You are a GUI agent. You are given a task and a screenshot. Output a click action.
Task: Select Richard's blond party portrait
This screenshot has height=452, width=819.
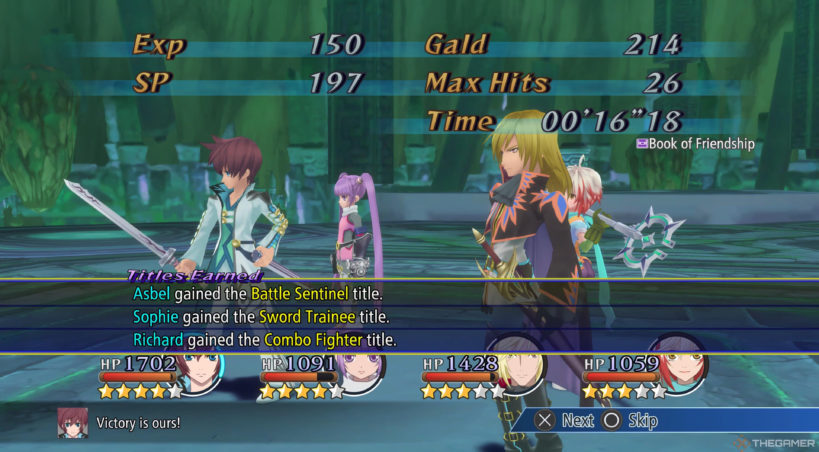coord(523,370)
